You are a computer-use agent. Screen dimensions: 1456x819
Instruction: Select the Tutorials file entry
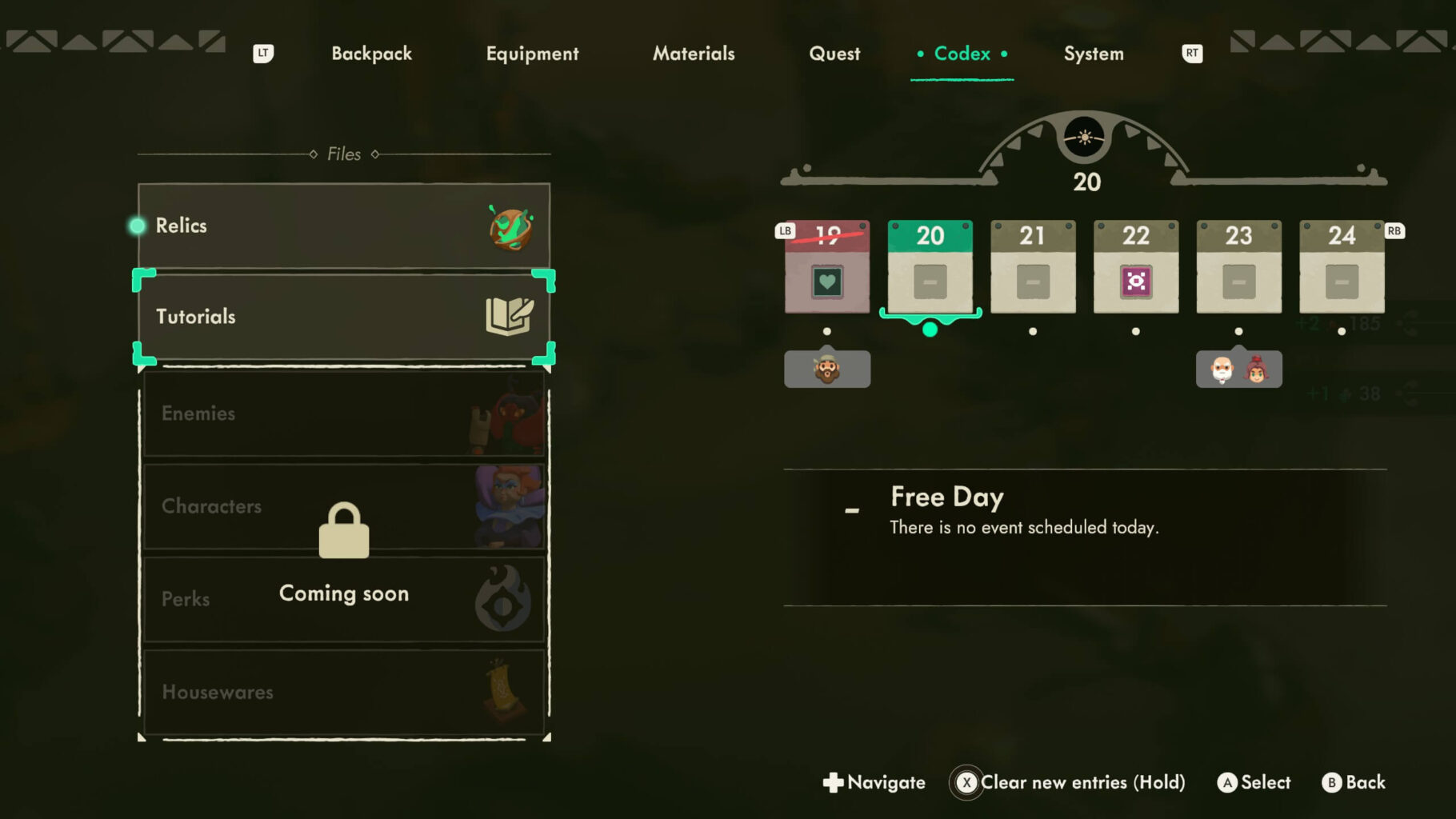pyautogui.click(x=344, y=317)
